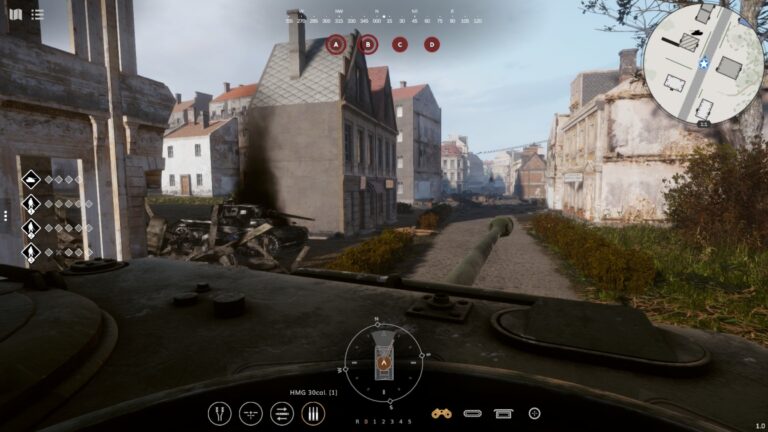
Task: Select capture point A marker
Action: 336,44
